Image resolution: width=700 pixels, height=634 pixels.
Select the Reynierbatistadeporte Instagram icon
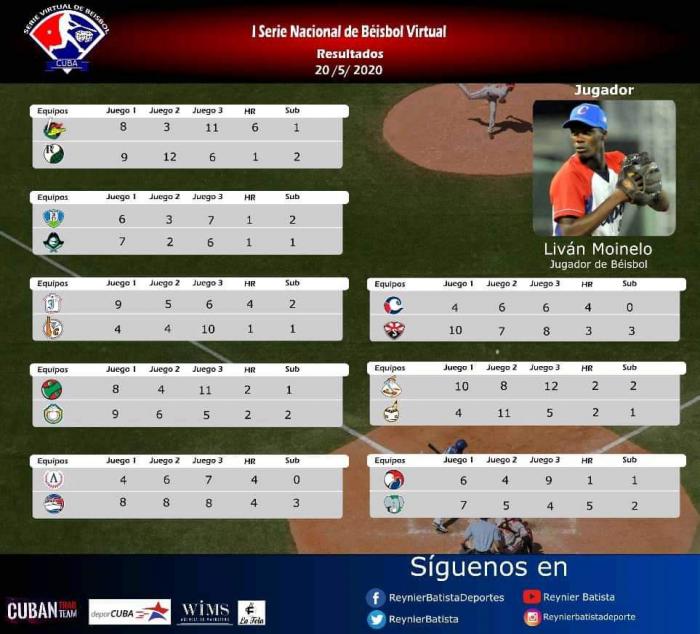tap(532, 619)
